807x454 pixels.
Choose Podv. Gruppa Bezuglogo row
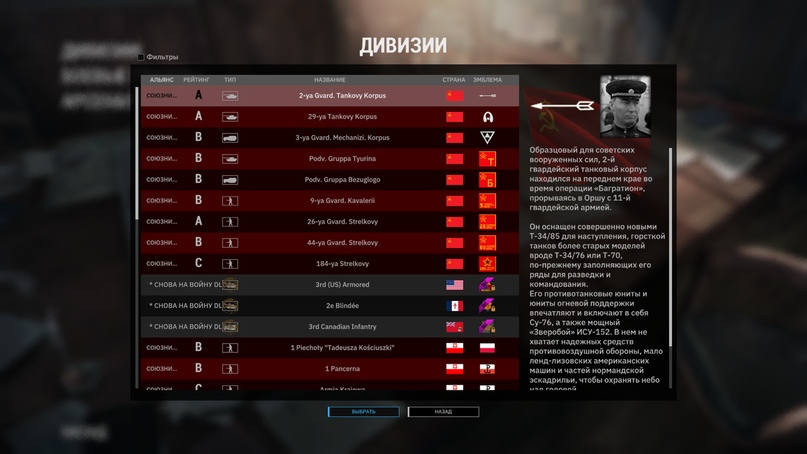coord(329,180)
